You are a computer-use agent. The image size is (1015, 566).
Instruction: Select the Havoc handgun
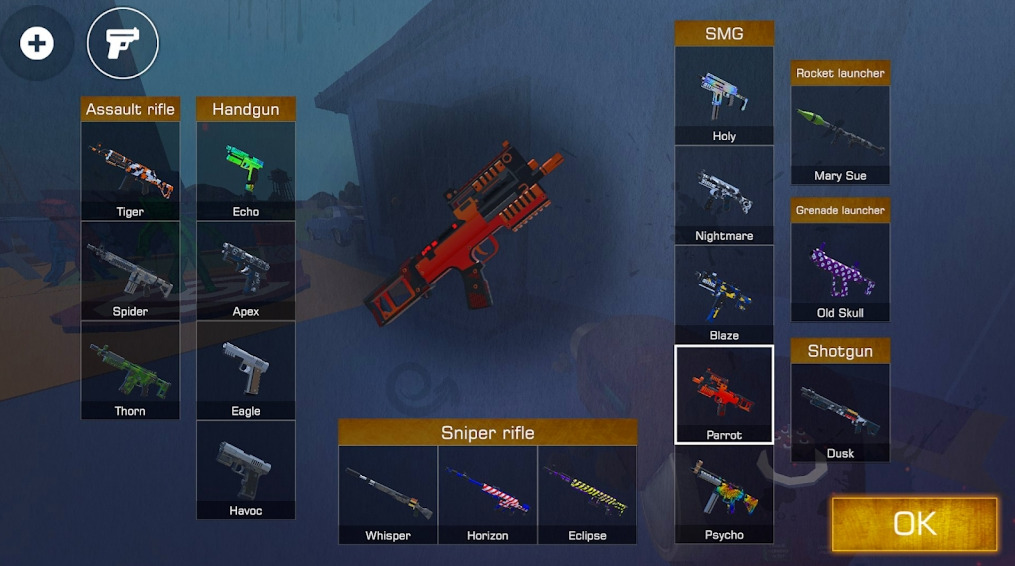coord(246,470)
